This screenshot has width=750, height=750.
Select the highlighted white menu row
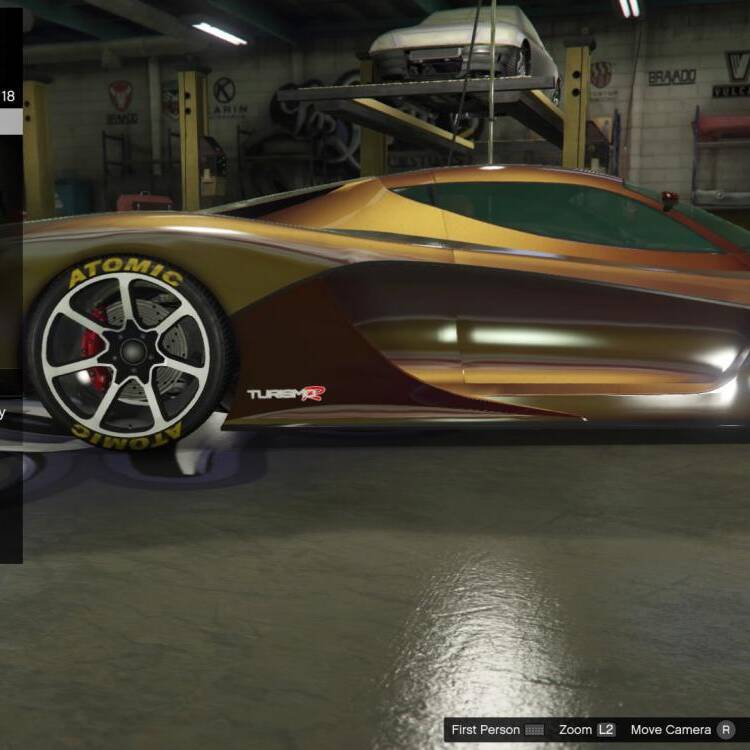point(10,122)
